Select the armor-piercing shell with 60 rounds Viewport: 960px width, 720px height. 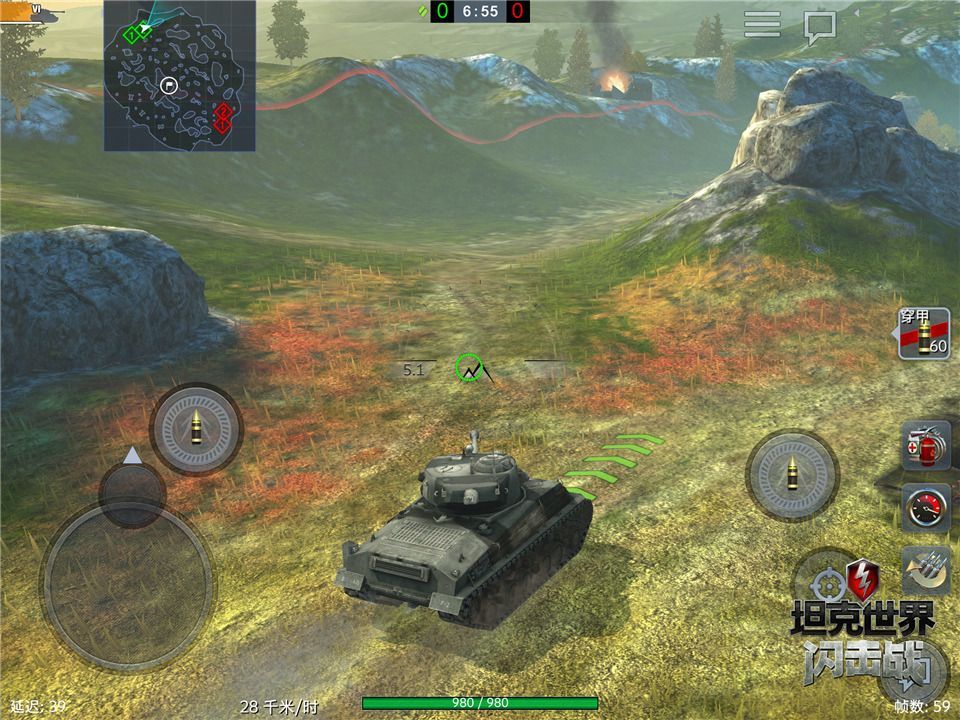tap(924, 334)
